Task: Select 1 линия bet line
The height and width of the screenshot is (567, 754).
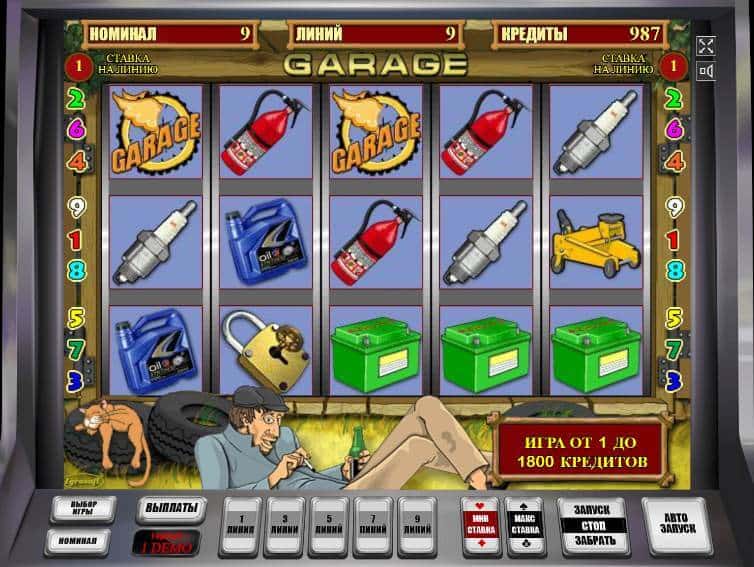Action: 240,525
